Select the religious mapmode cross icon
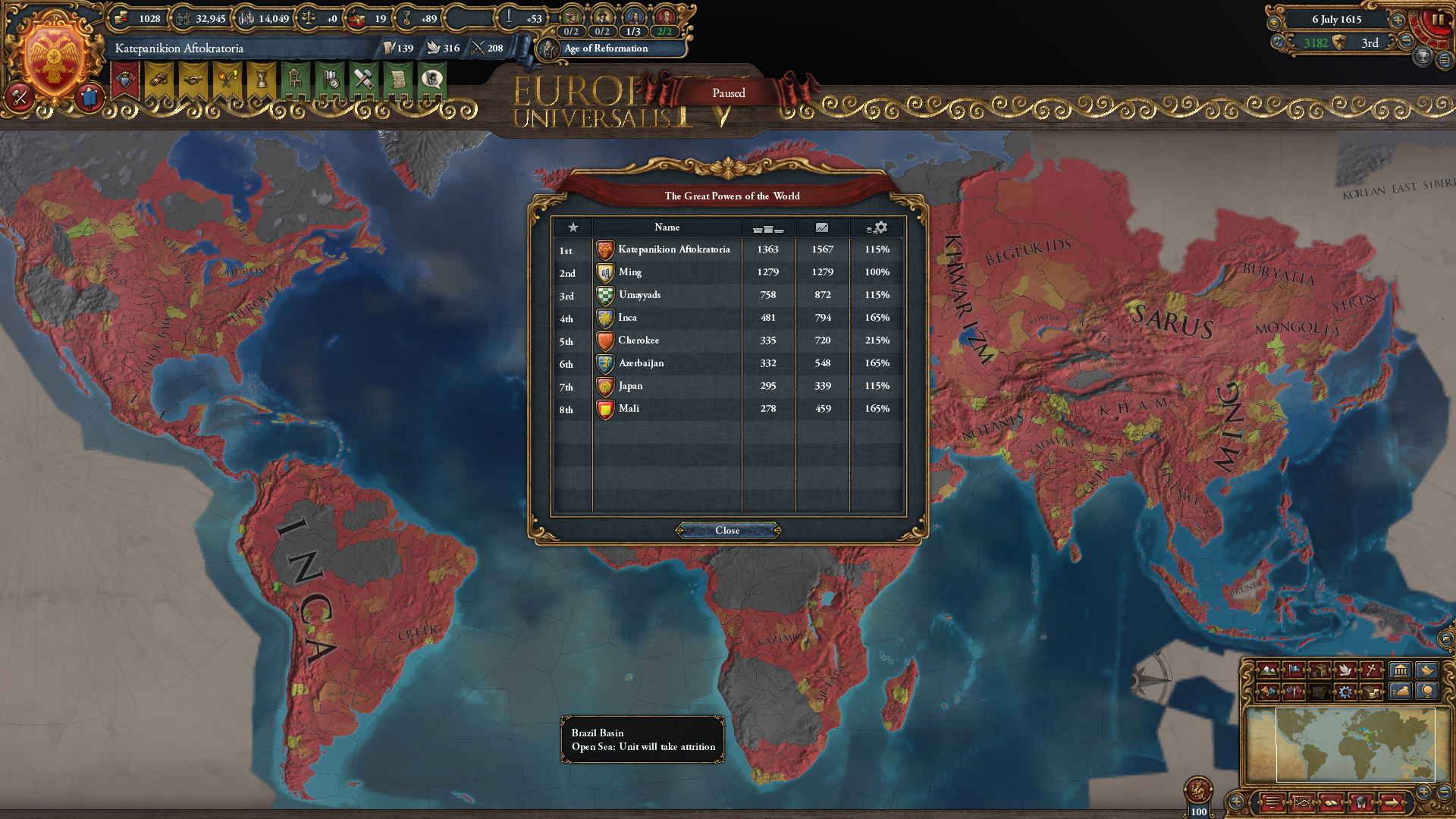Screen dimensions: 1456x819 click(x=1371, y=670)
